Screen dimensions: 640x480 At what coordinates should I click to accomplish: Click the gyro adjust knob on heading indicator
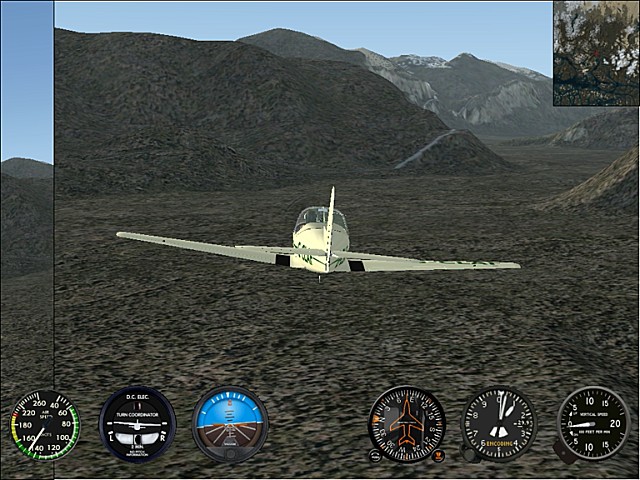tap(375, 455)
